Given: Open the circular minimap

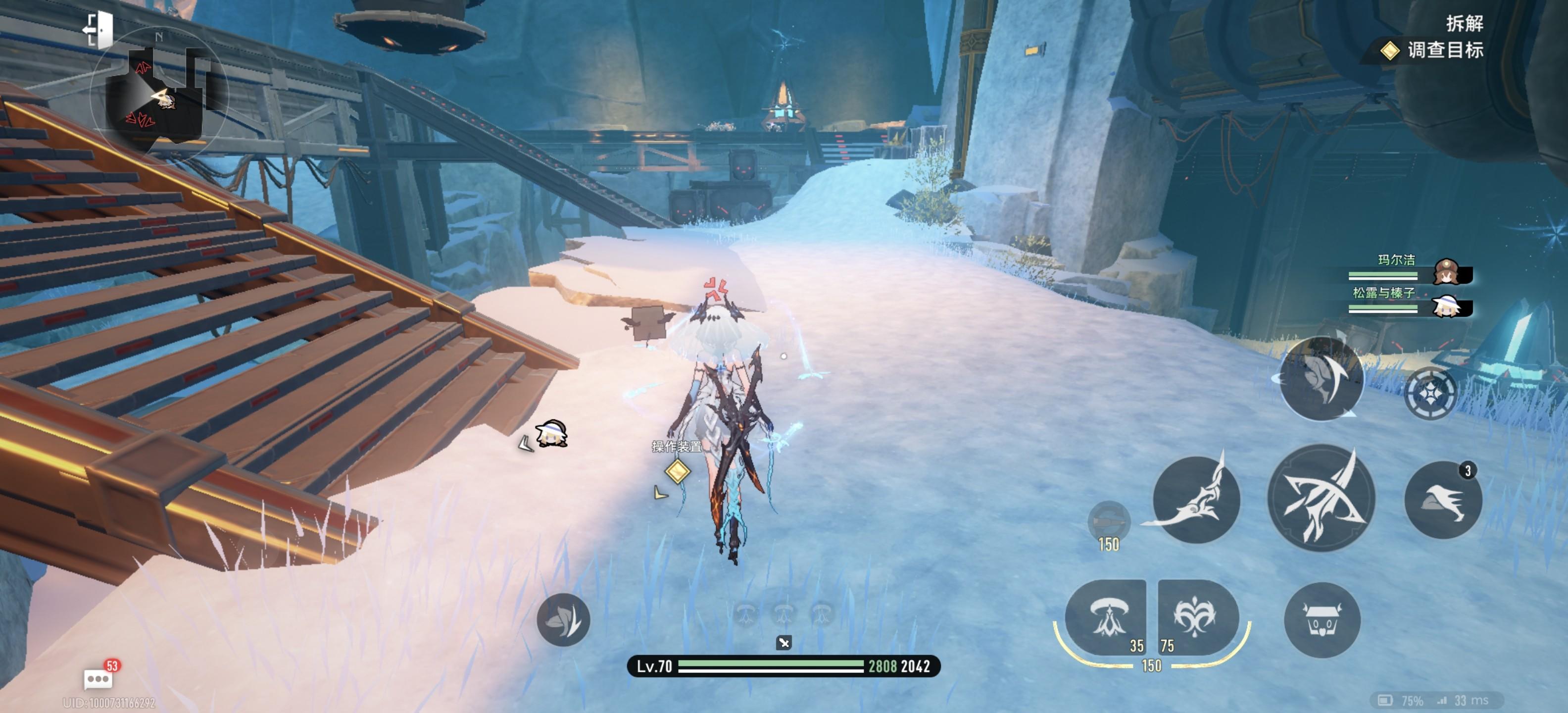Looking at the screenshot, I should 159,96.
